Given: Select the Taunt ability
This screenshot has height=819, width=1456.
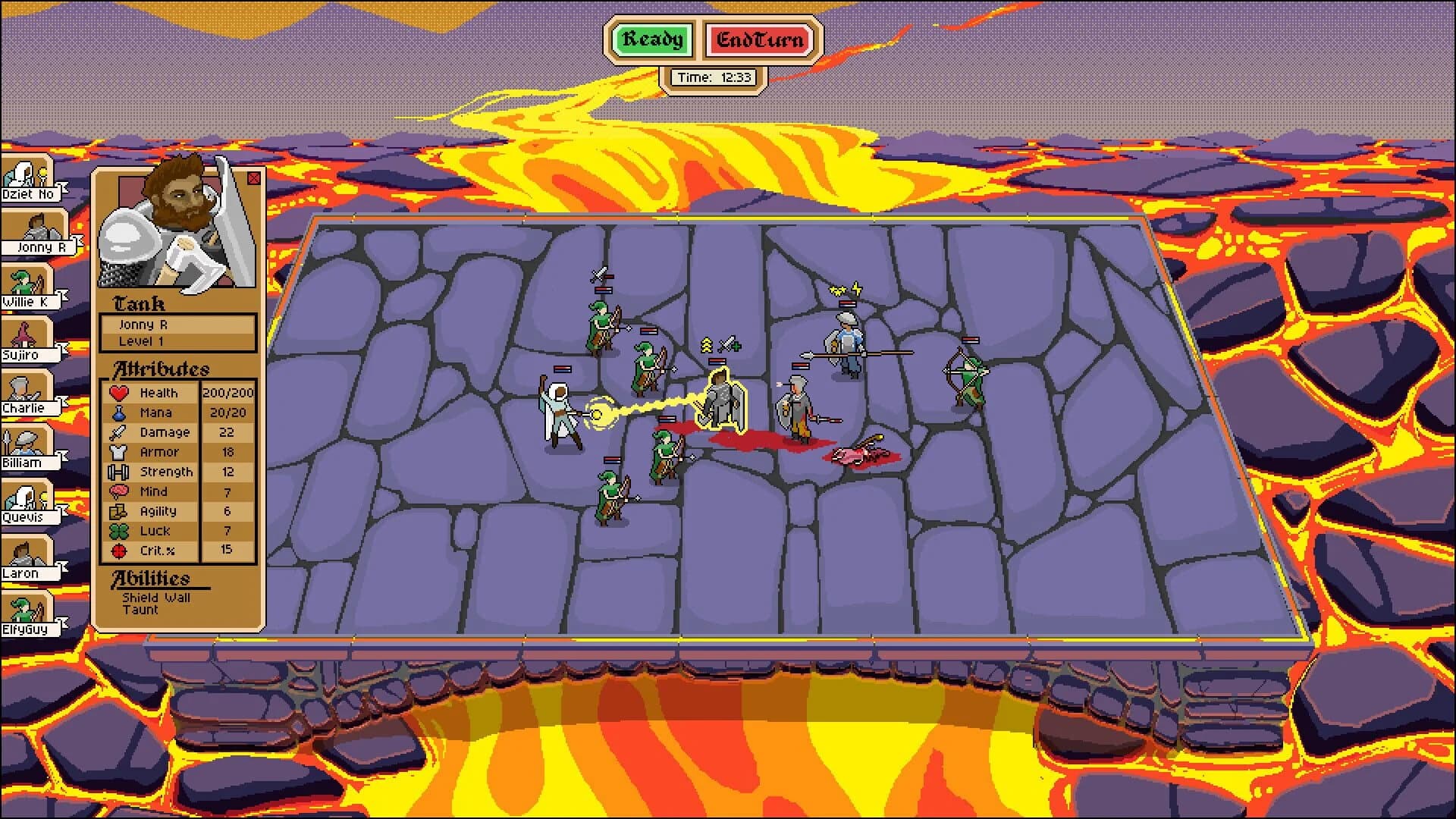Looking at the screenshot, I should pyautogui.click(x=141, y=609).
